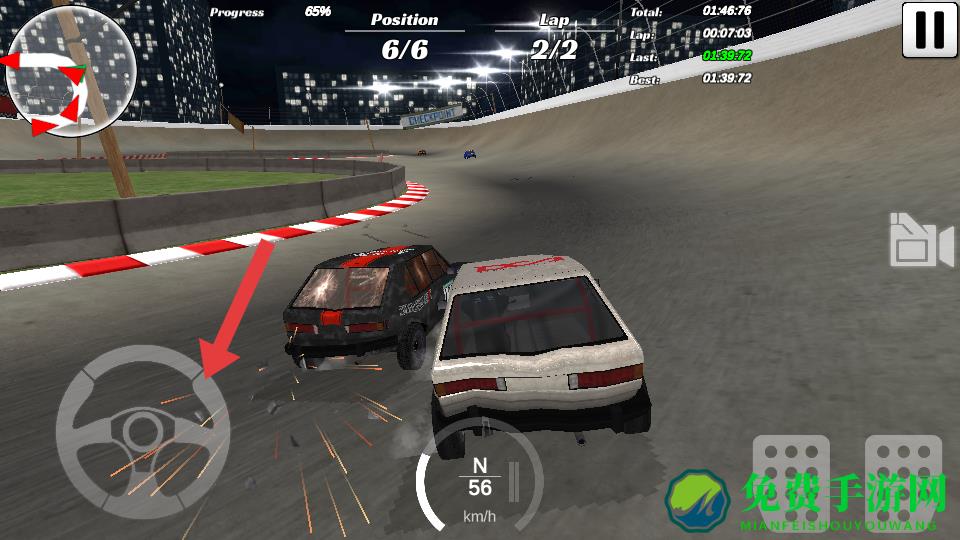This screenshot has height=540, width=960.
Task: Tap the steering wheel control
Action: click(x=142, y=431)
